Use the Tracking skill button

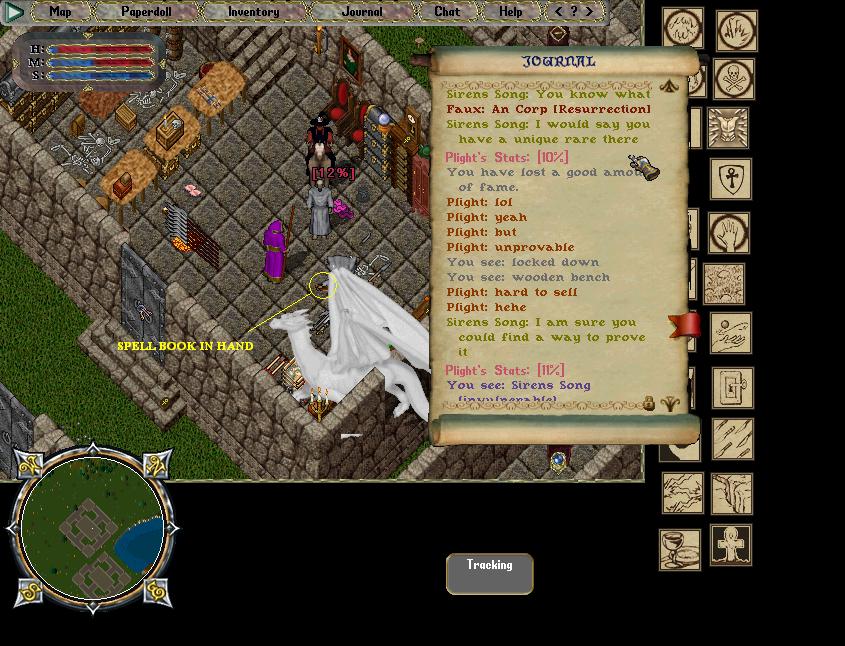point(489,574)
